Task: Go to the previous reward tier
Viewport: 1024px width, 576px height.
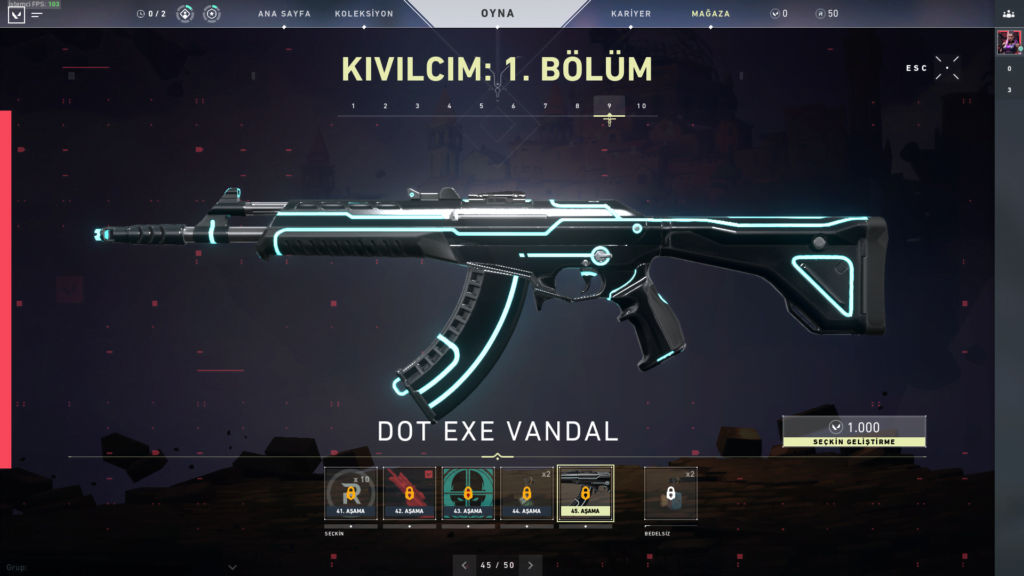Action: 464,565
